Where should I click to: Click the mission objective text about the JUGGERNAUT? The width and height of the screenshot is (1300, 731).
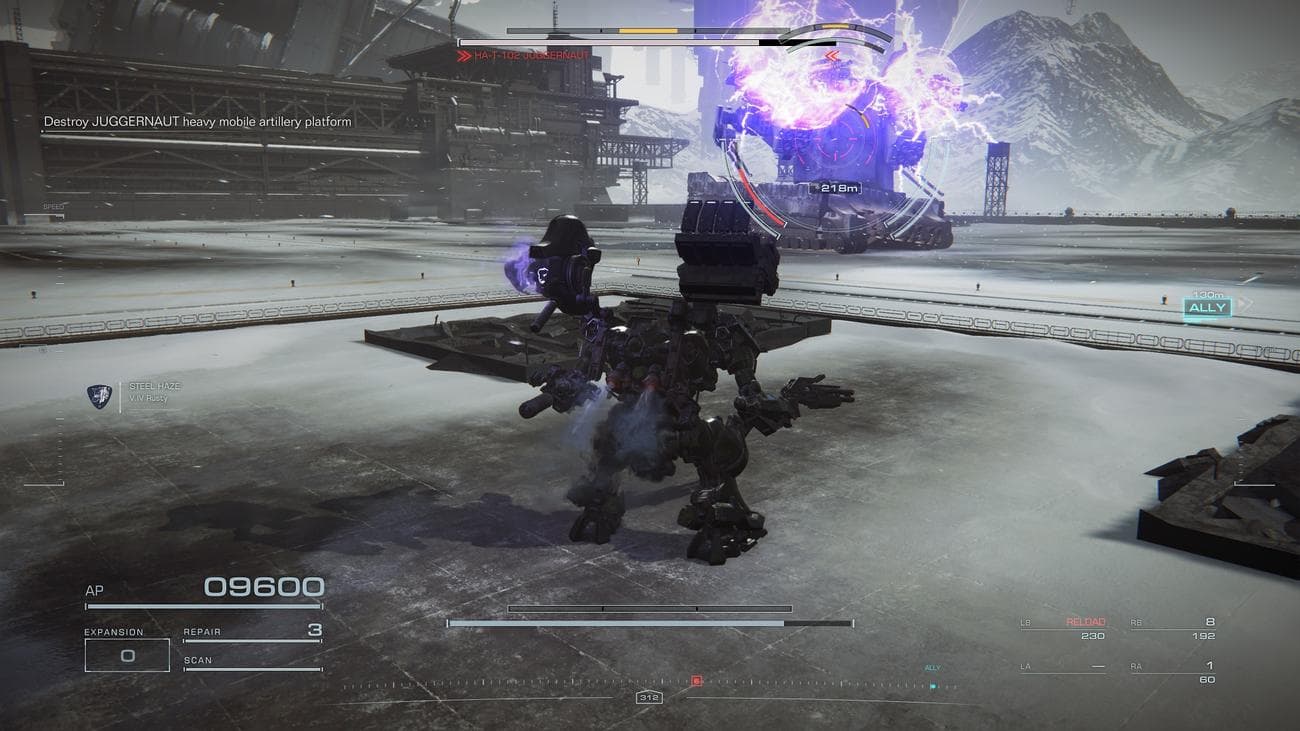coord(197,120)
